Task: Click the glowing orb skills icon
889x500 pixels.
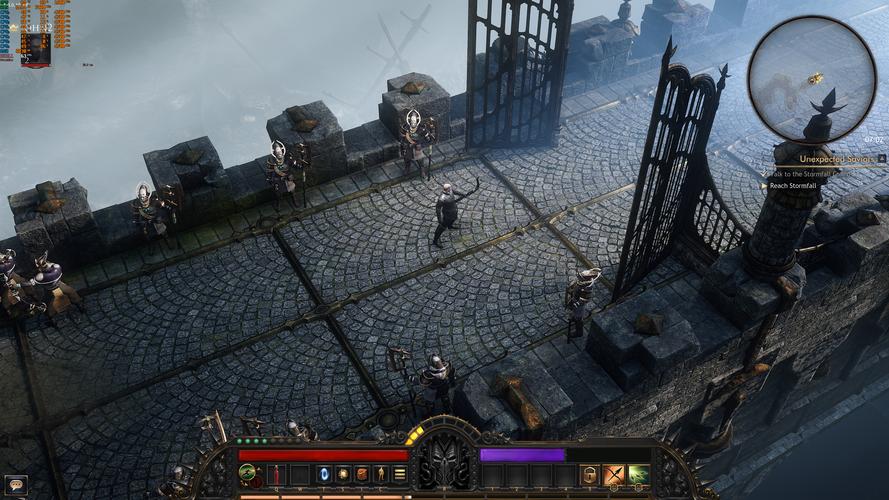Action: coord(343,474)
